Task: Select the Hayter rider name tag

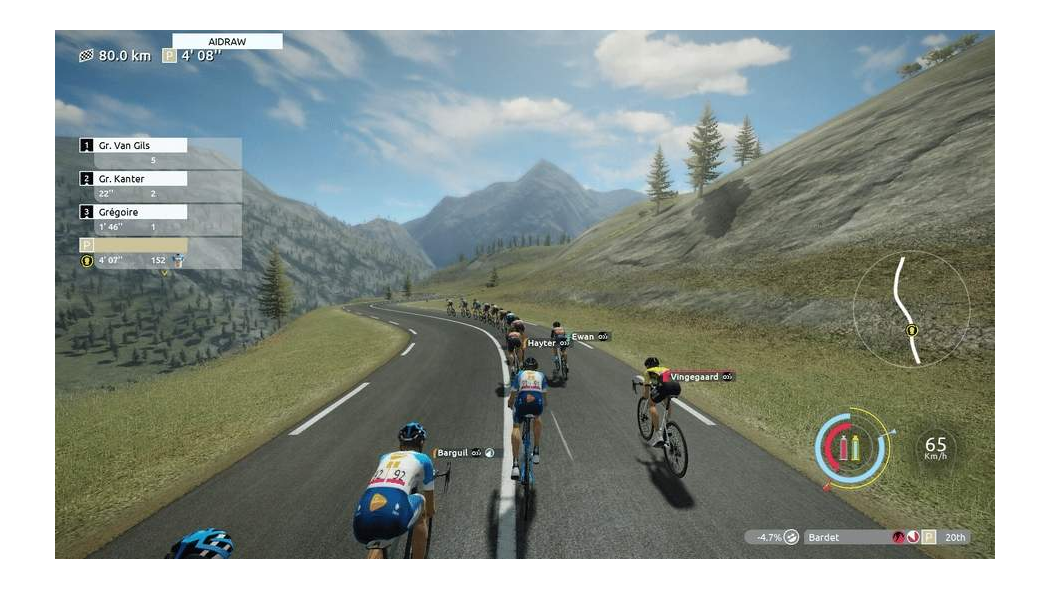Action: coord(542,343)
